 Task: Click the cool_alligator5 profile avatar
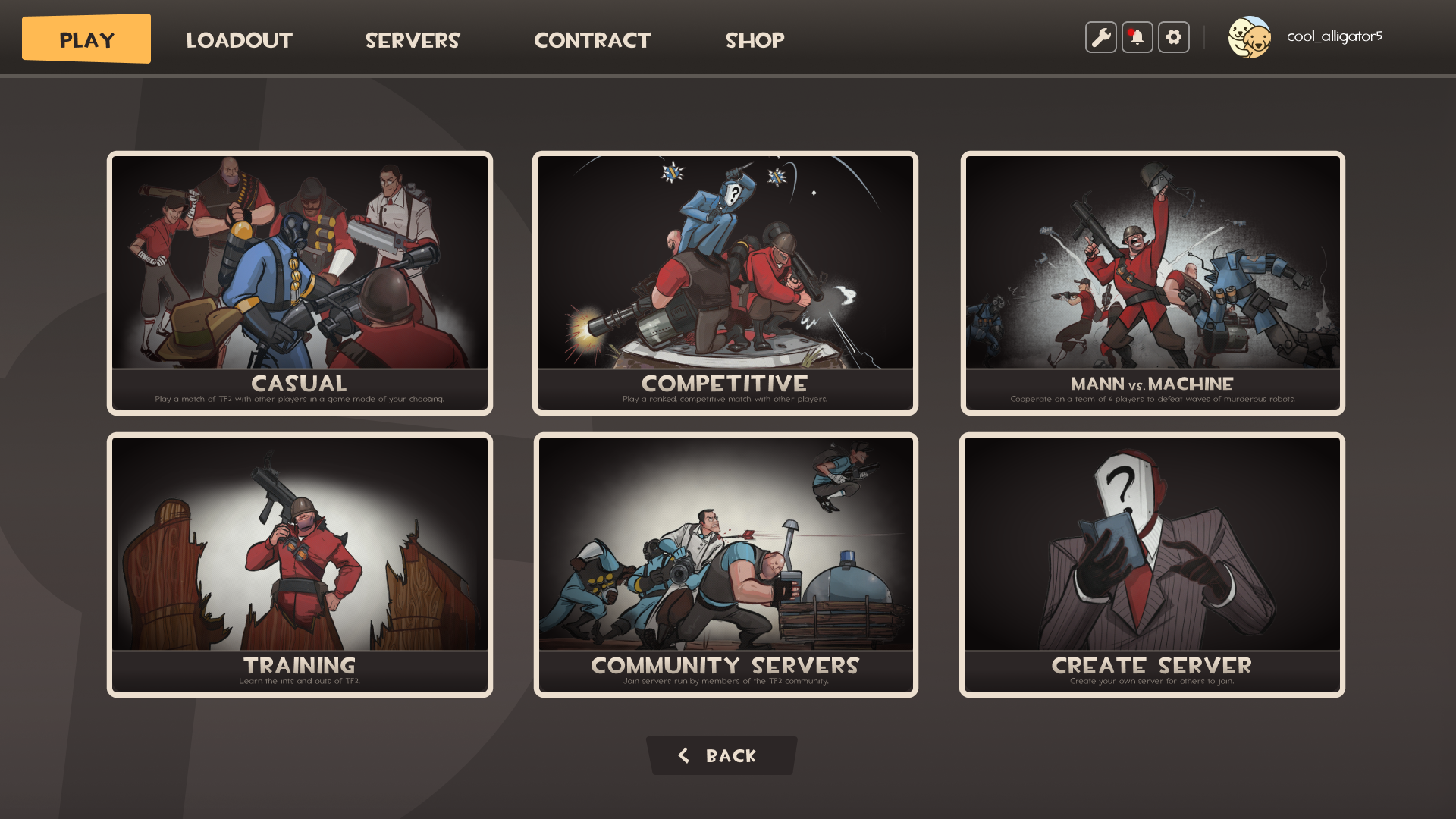tap(1250, 36)
